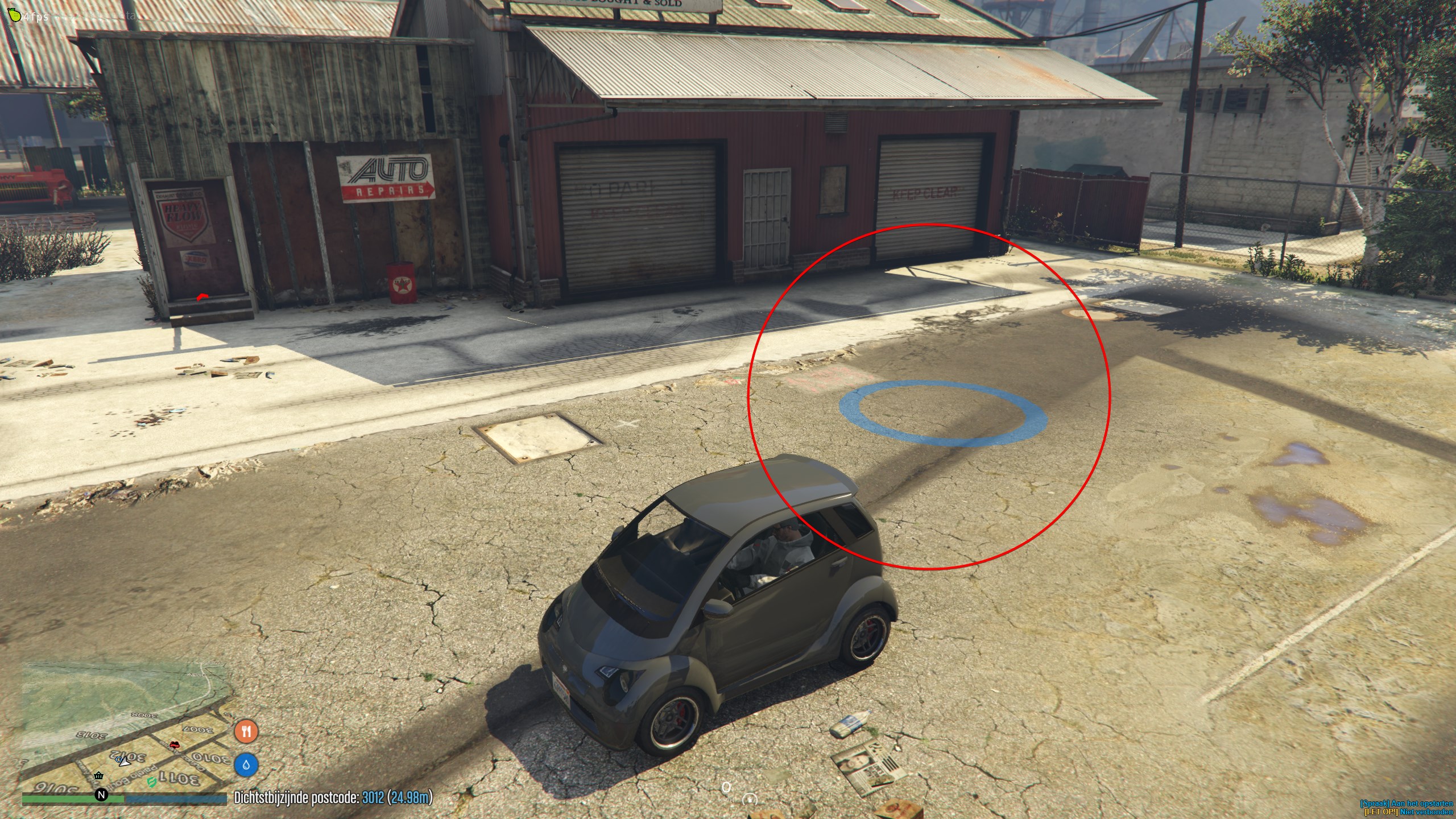Image resolution: width=1456 pixels, height=819 pixels.
Task: Select the blue water-drop thirst icon
Action: tap(246, 765)
